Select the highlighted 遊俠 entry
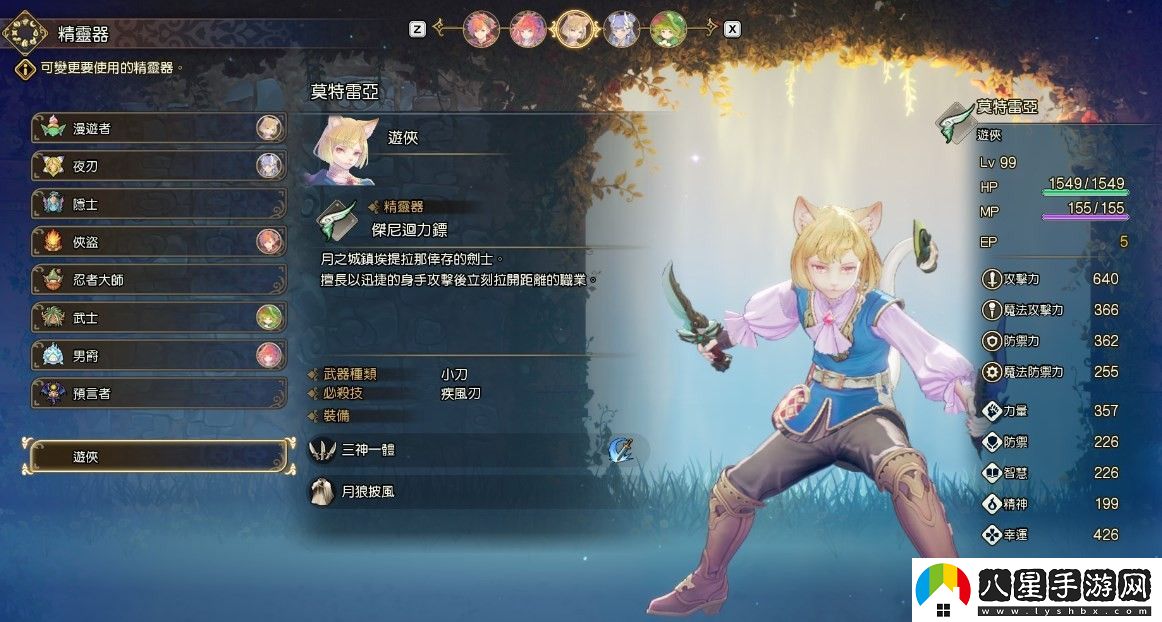Viewport: 1162px width, 622px height. pyautogui.click(x=158, y=456)
